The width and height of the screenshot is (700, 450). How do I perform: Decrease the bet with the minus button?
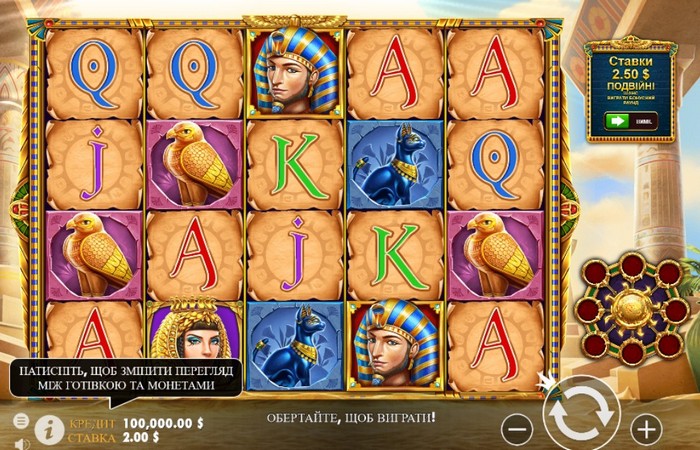[x=516, y=429]
